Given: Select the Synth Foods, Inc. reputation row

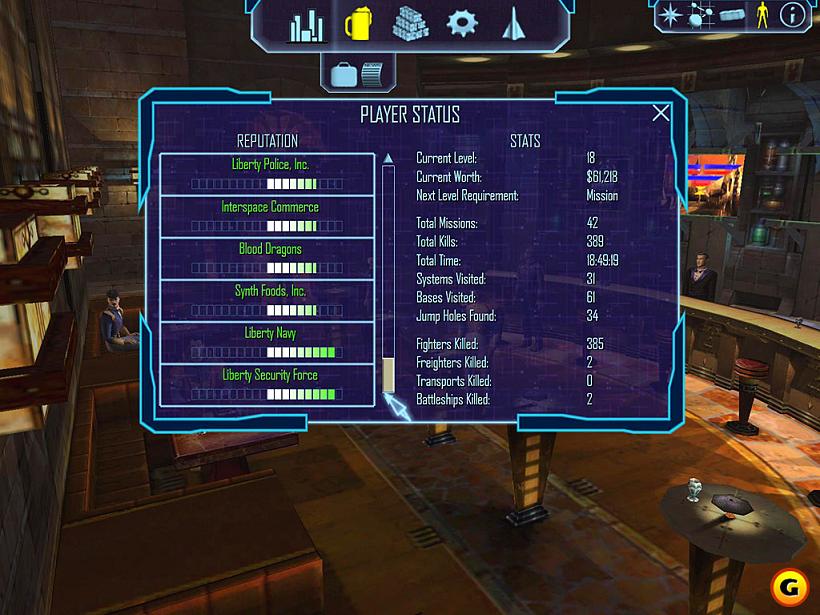Looking at the screenshot, I should (x=266, y=300).
